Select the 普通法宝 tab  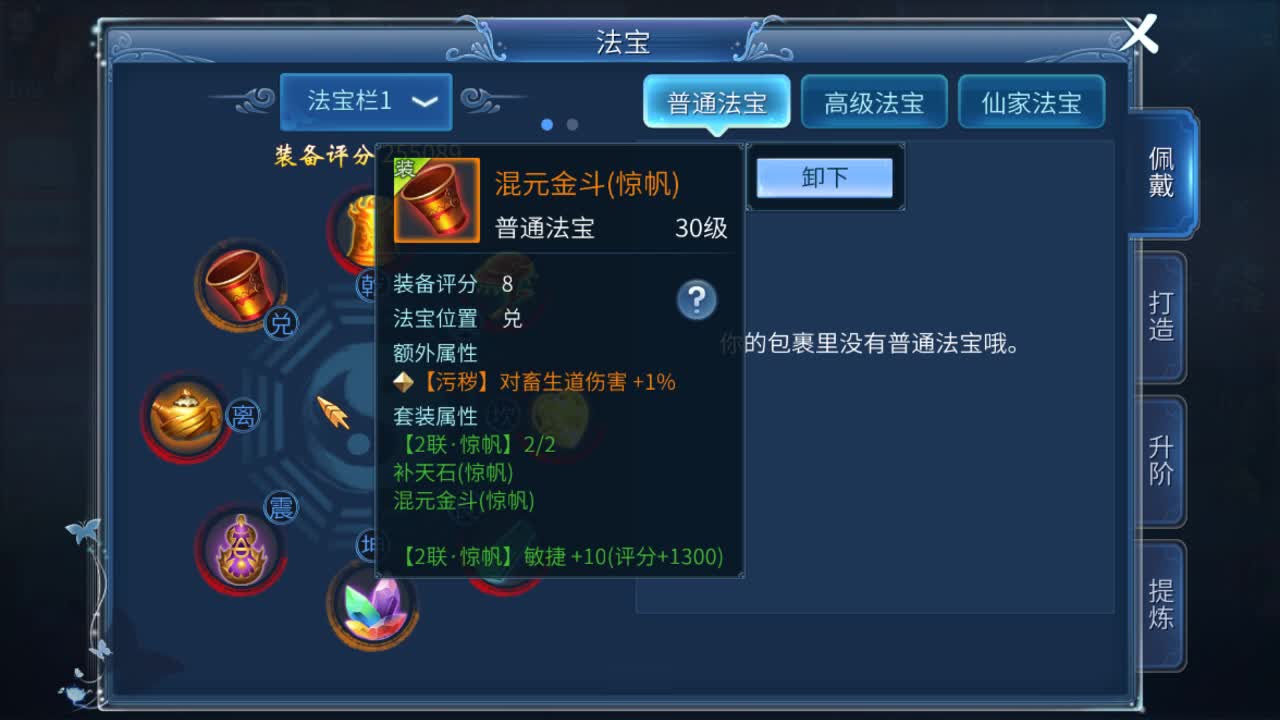tap(716, 101)
